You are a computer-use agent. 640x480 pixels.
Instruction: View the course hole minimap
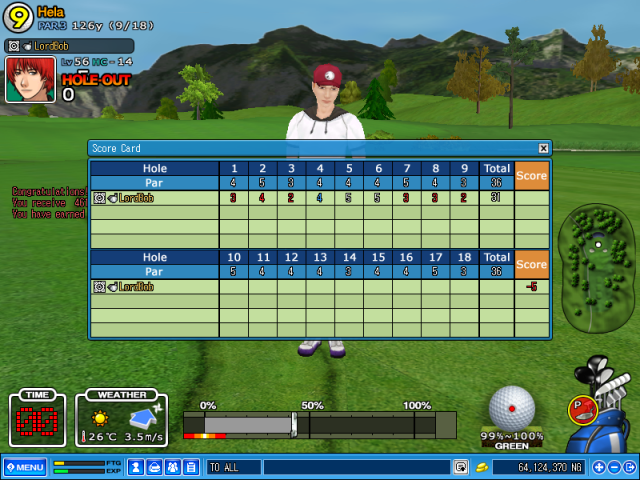pos(597,270)
